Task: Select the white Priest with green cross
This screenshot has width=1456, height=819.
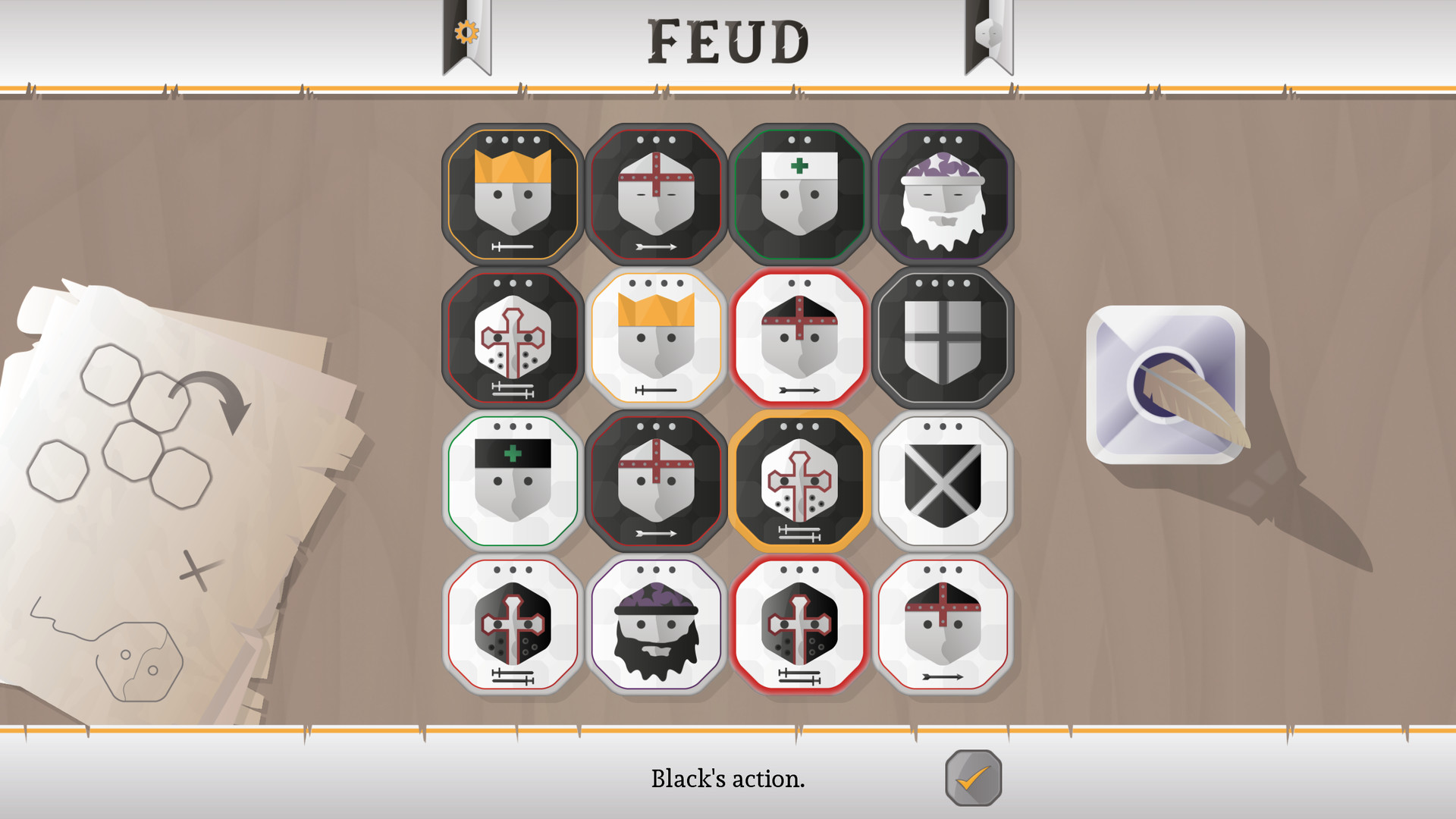Action: (512, 482)
